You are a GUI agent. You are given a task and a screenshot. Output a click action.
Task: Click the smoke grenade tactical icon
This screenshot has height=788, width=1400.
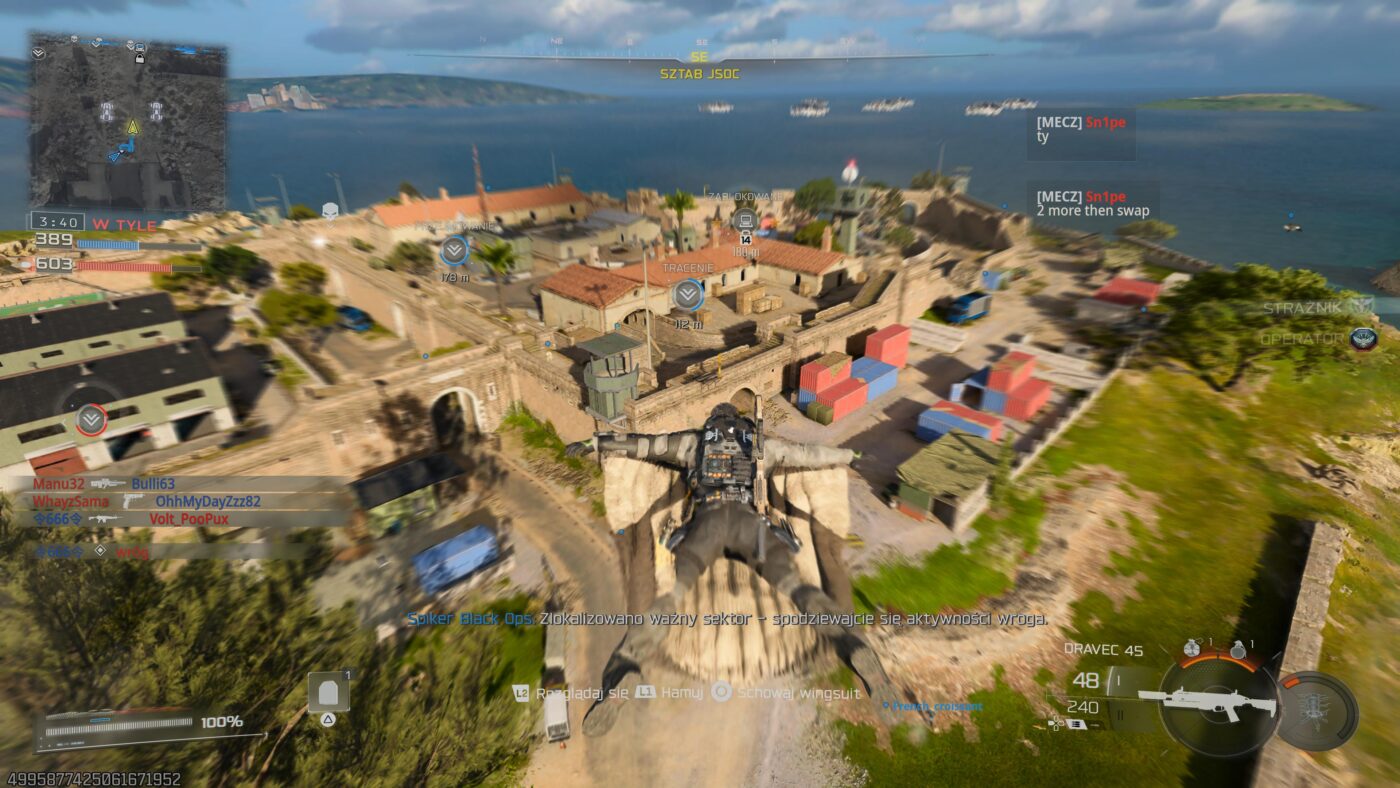pos(1192,650)
